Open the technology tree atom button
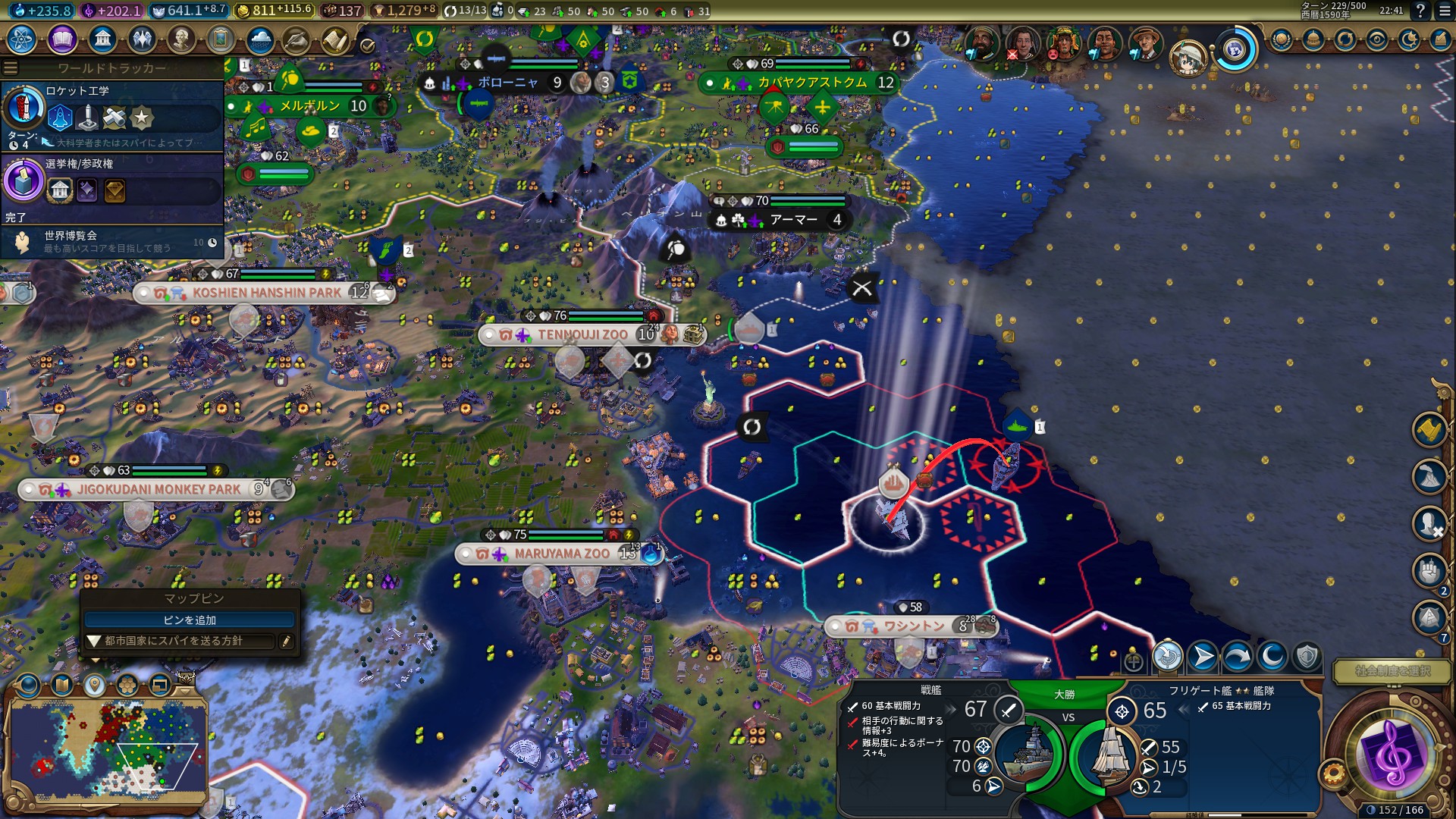1456x819 pixels. 22,39
